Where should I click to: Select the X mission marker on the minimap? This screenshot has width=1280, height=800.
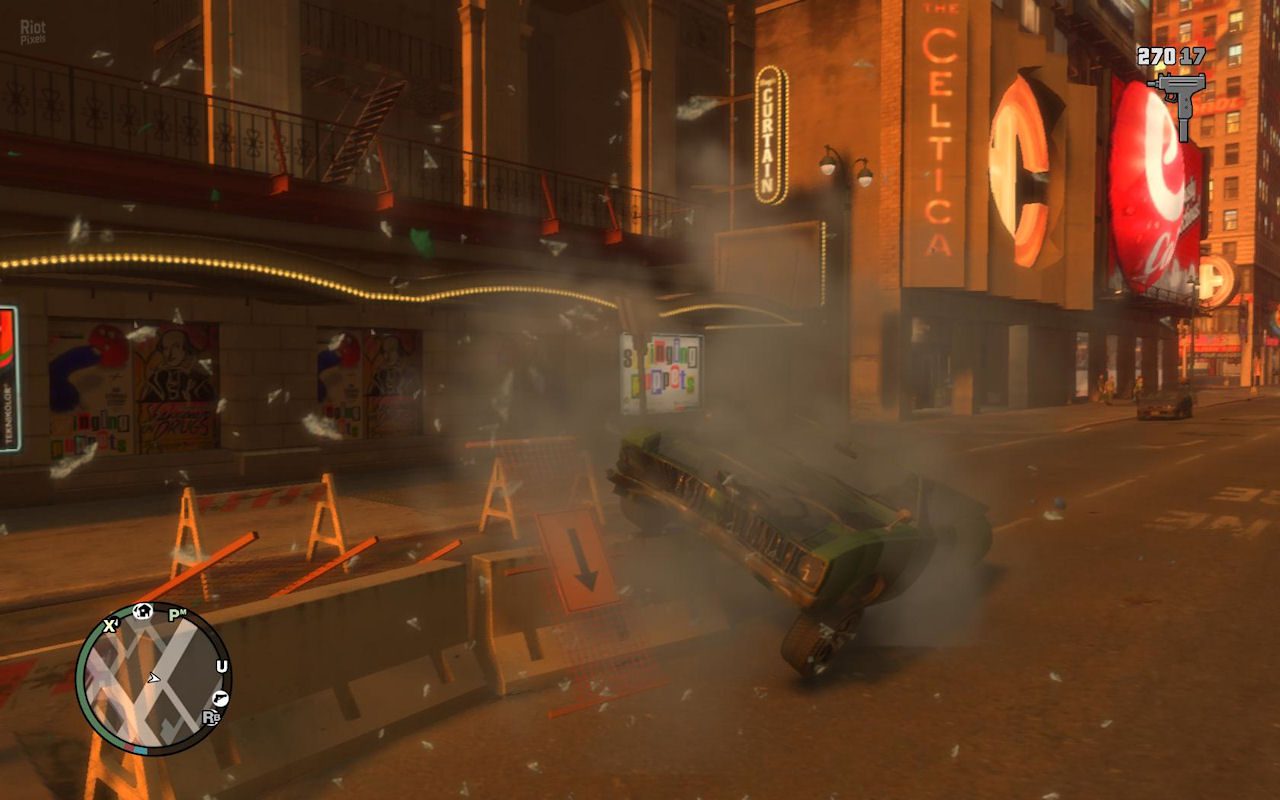109,624
